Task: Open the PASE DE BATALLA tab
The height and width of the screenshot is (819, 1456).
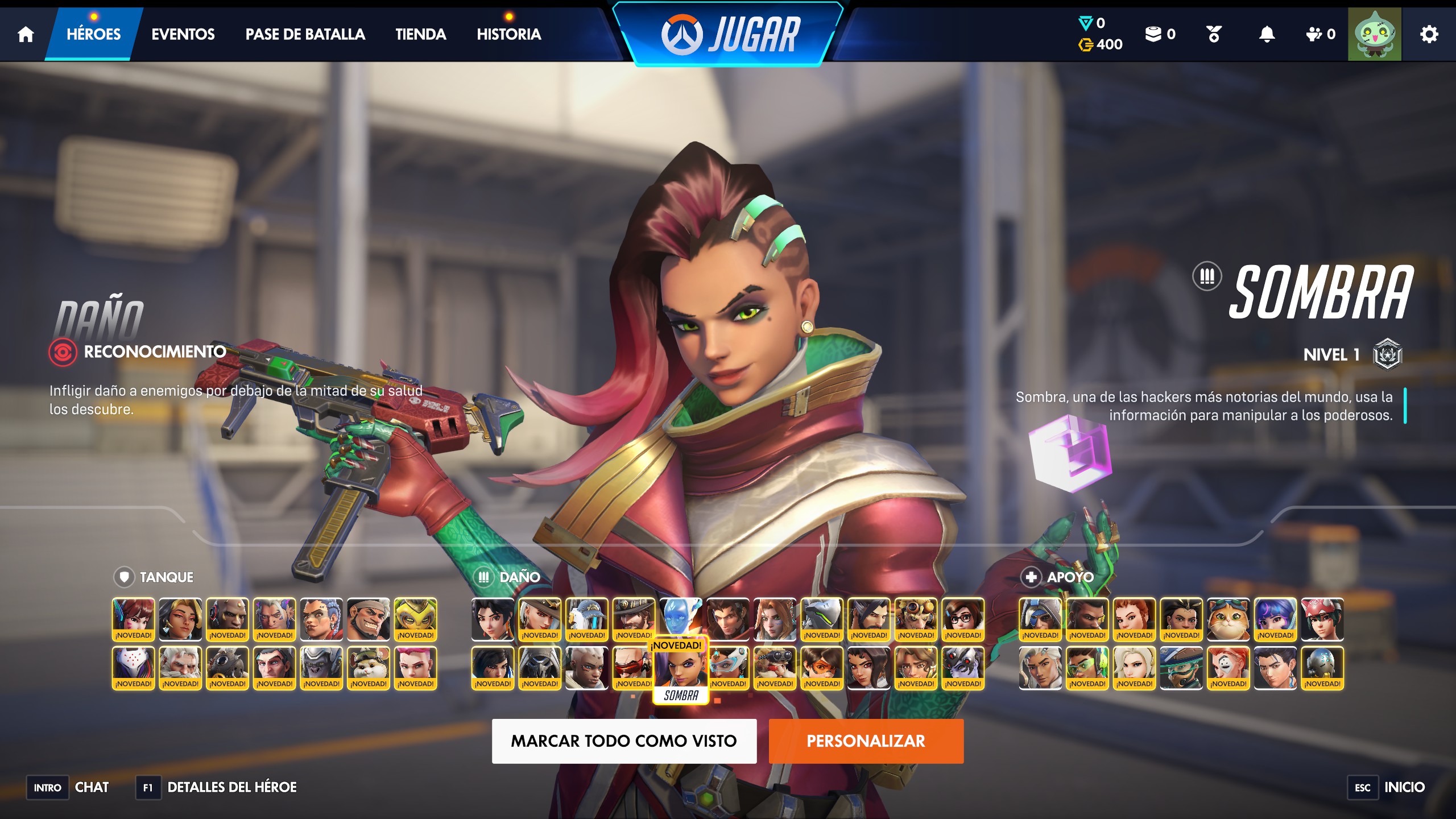Action: [x=305, y=34]
